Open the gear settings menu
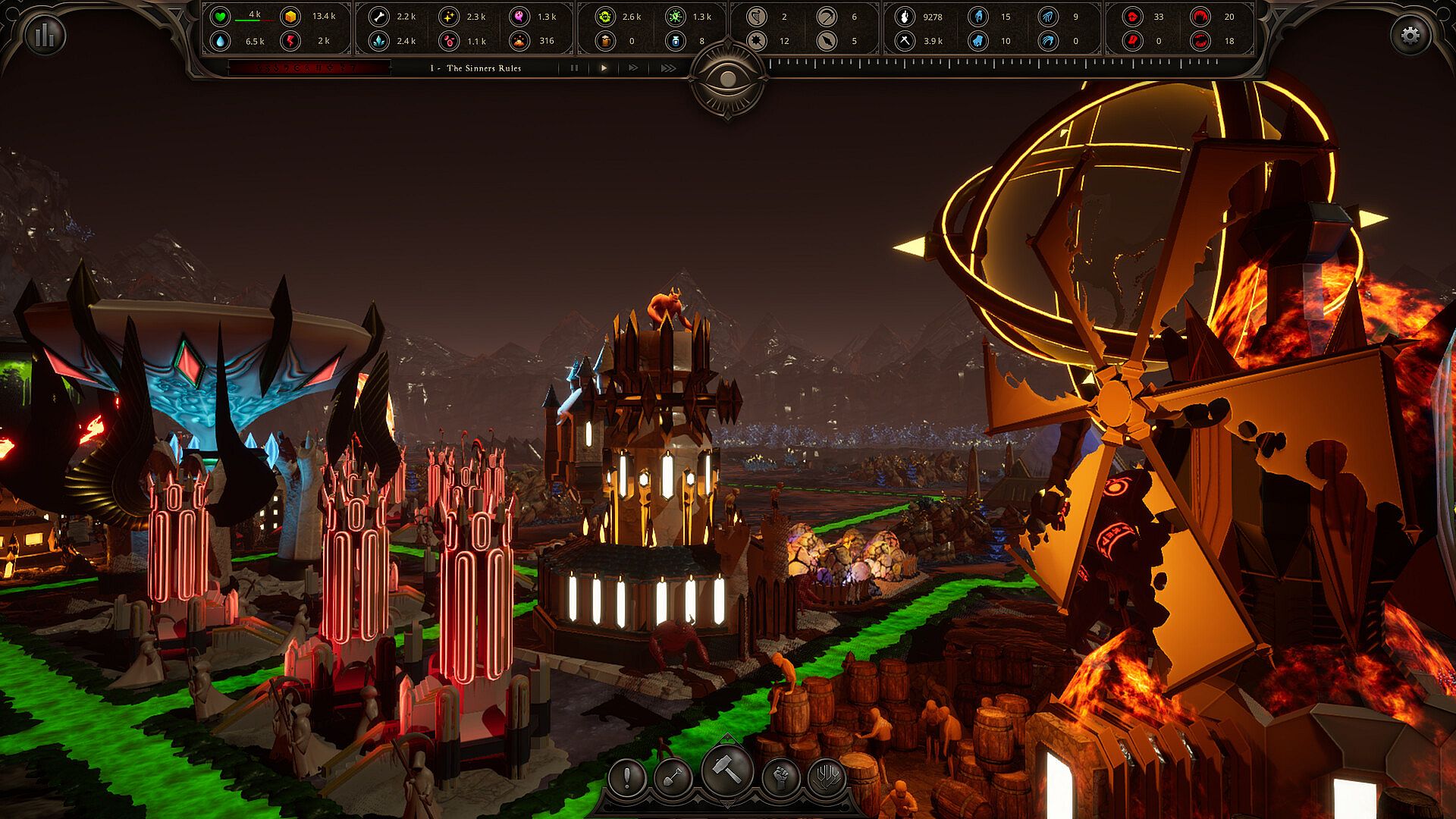Image resolution: width=1456 pixels, height=819 pixels. pyautogui.click(x=1410, y=35)
